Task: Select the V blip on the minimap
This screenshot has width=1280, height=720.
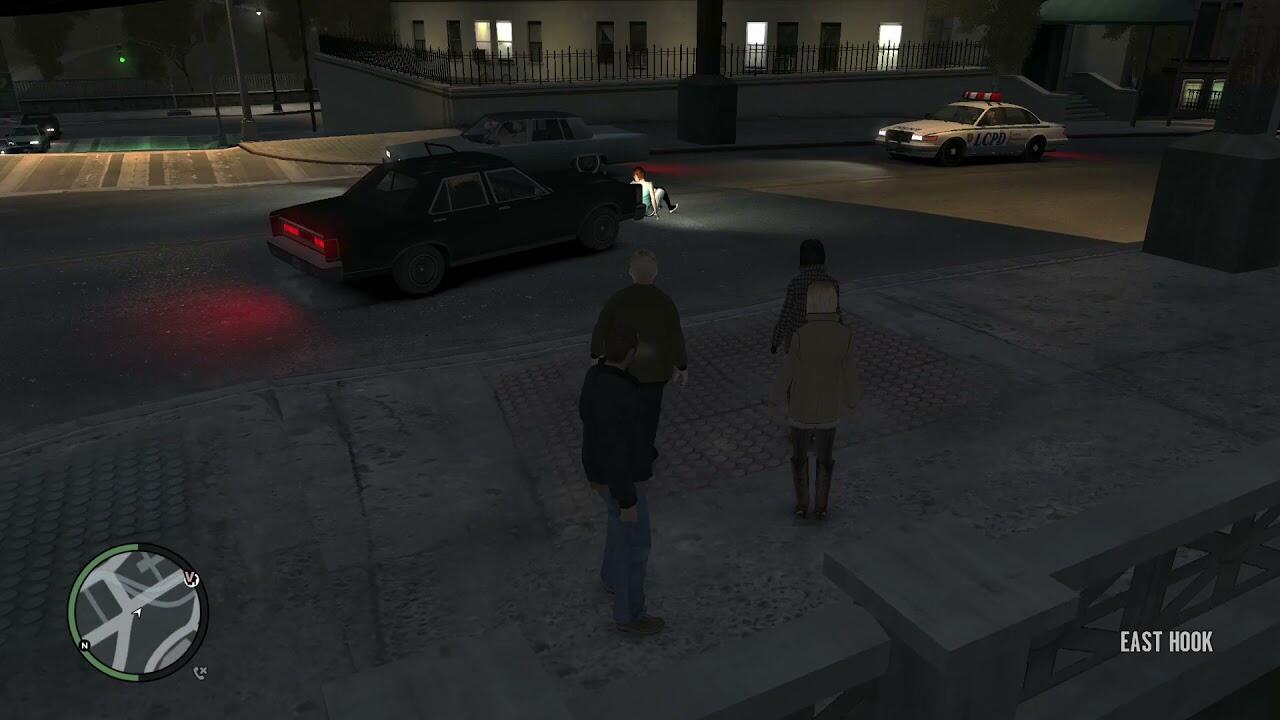Action: click(x=191, y=579)
